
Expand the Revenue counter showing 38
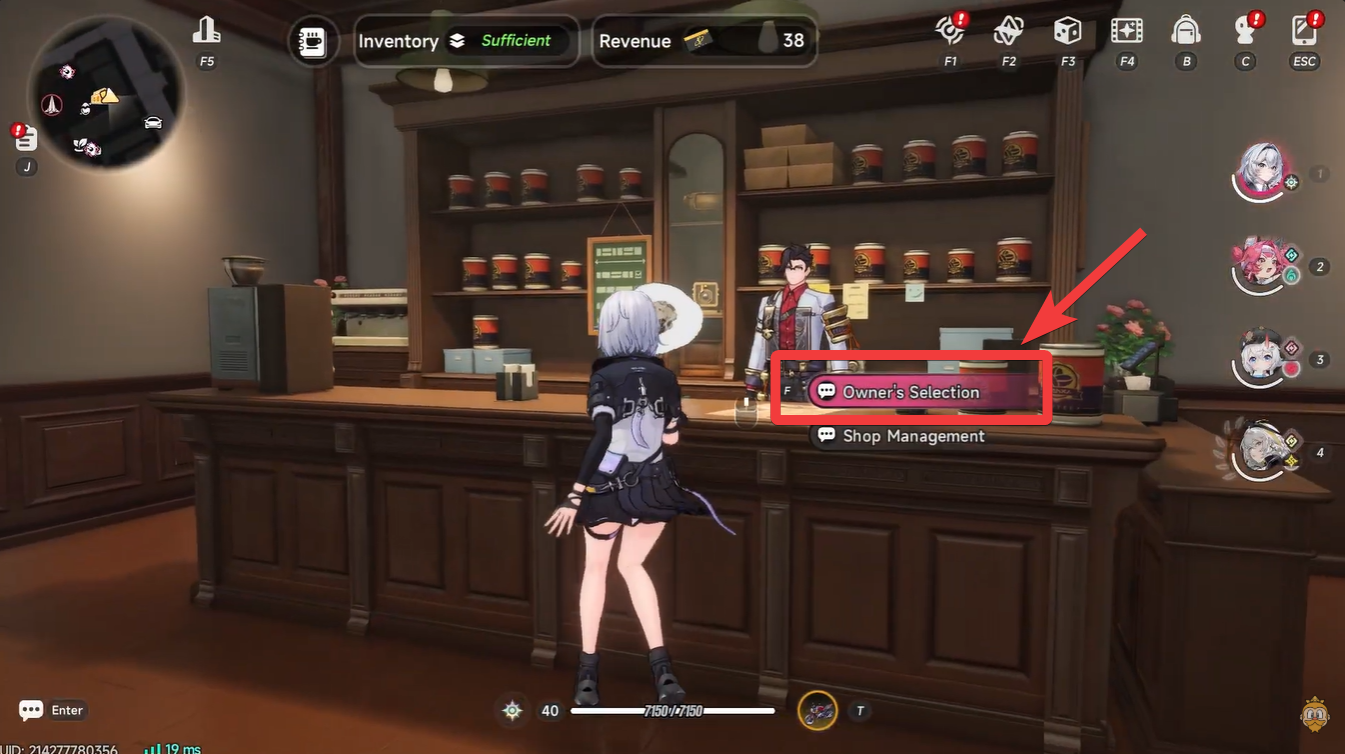coord(704,41)
